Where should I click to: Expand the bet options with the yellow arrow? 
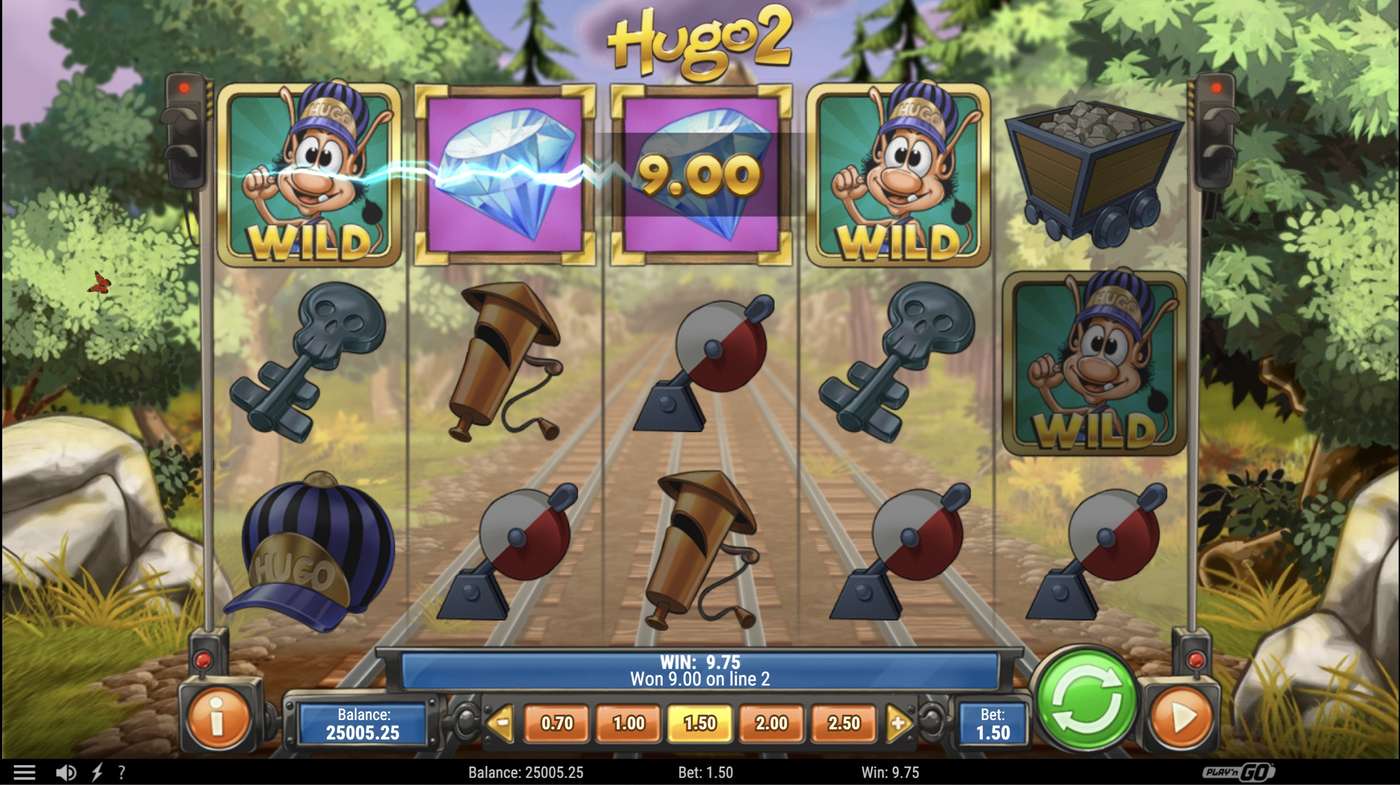point(896,722)
